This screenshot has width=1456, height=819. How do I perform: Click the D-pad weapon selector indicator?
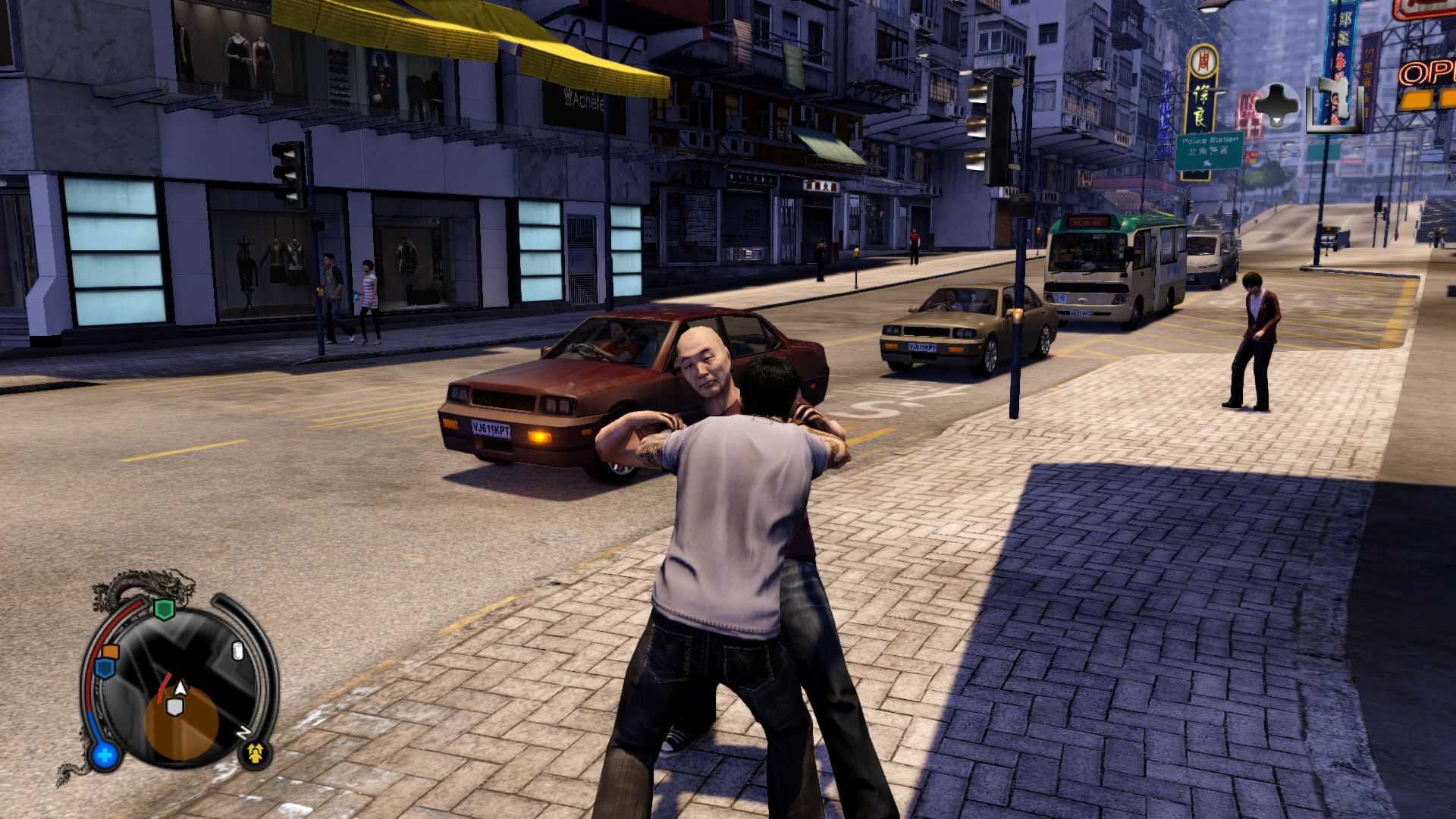[1275, 103]
